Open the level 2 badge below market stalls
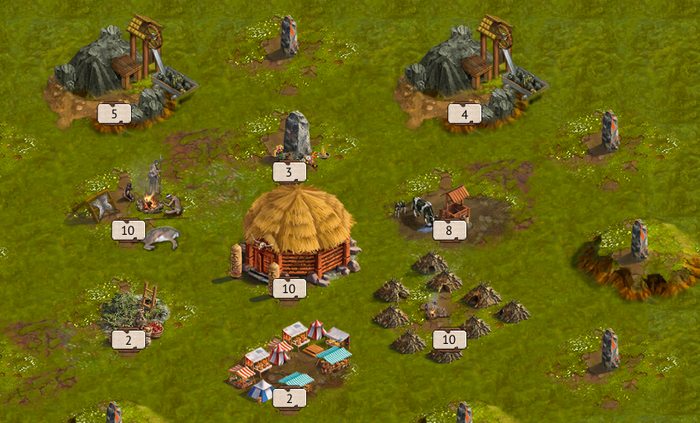 coord(289,398)
